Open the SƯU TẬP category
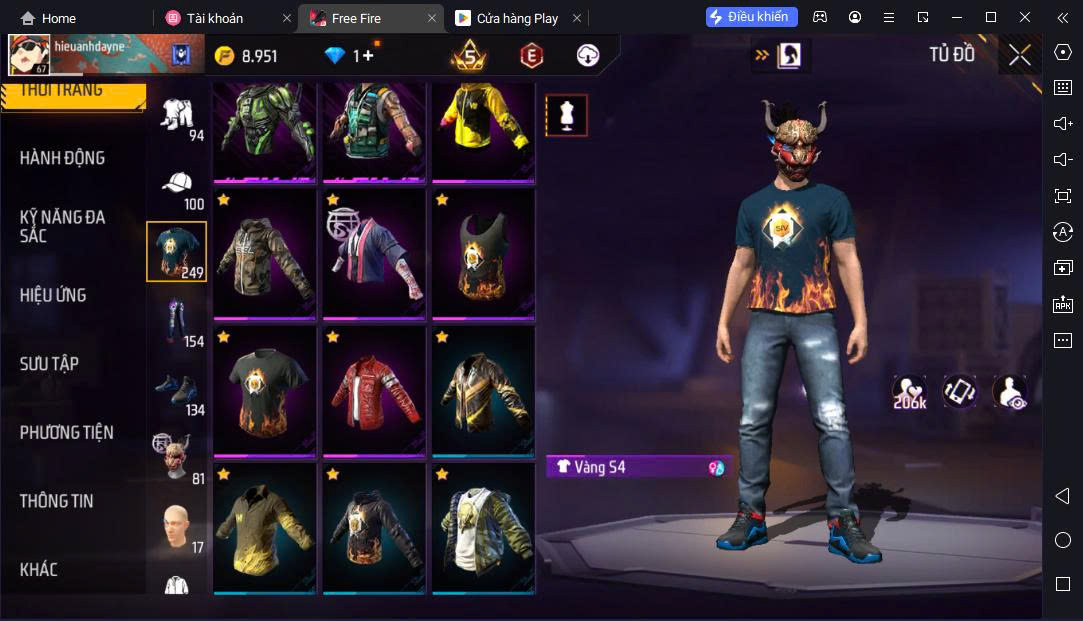Image resolution: width=1083 pixels, height=621 pixels. tap(49, 364)
